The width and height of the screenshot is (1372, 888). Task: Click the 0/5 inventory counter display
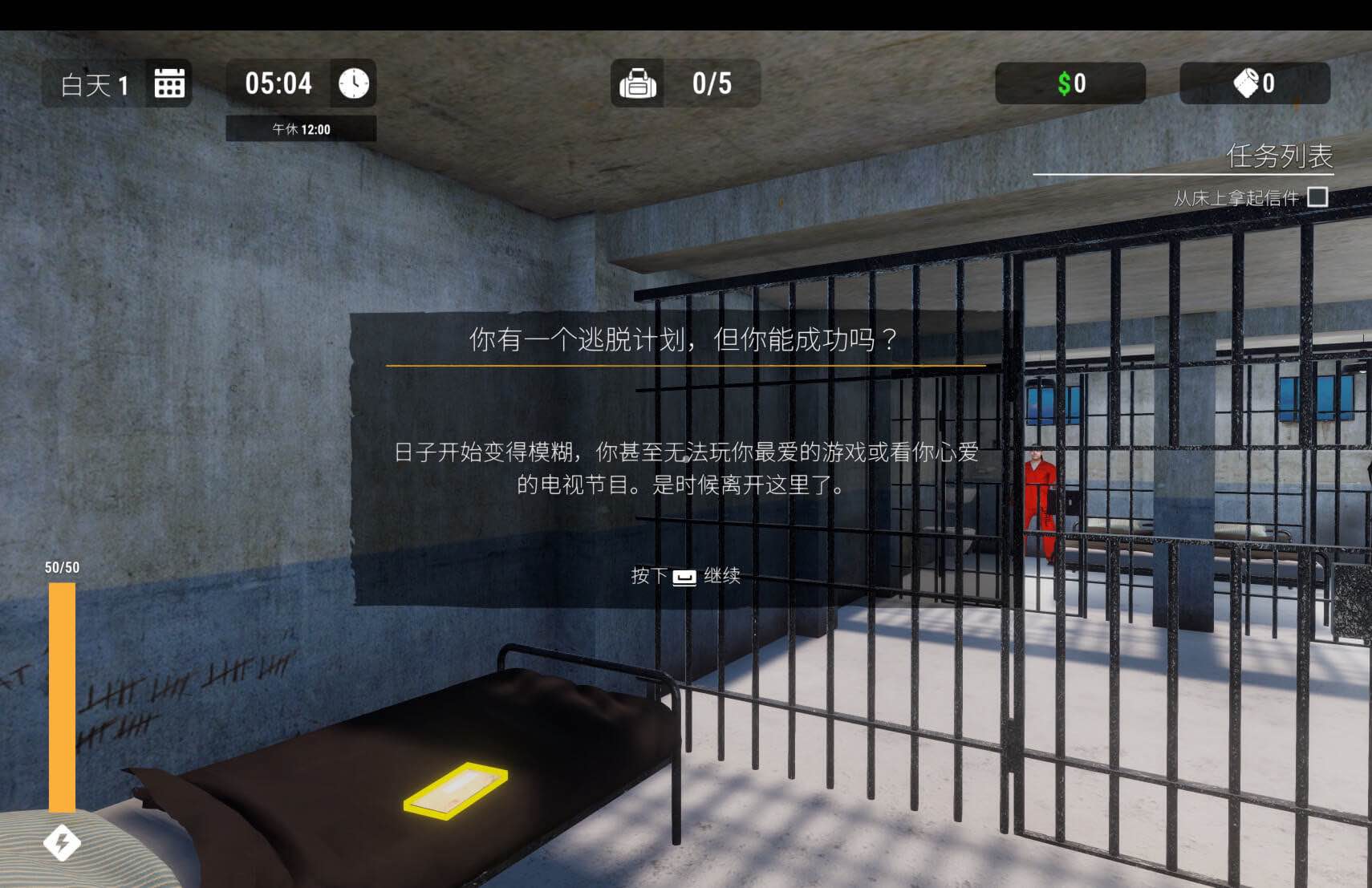coord(710,83)
